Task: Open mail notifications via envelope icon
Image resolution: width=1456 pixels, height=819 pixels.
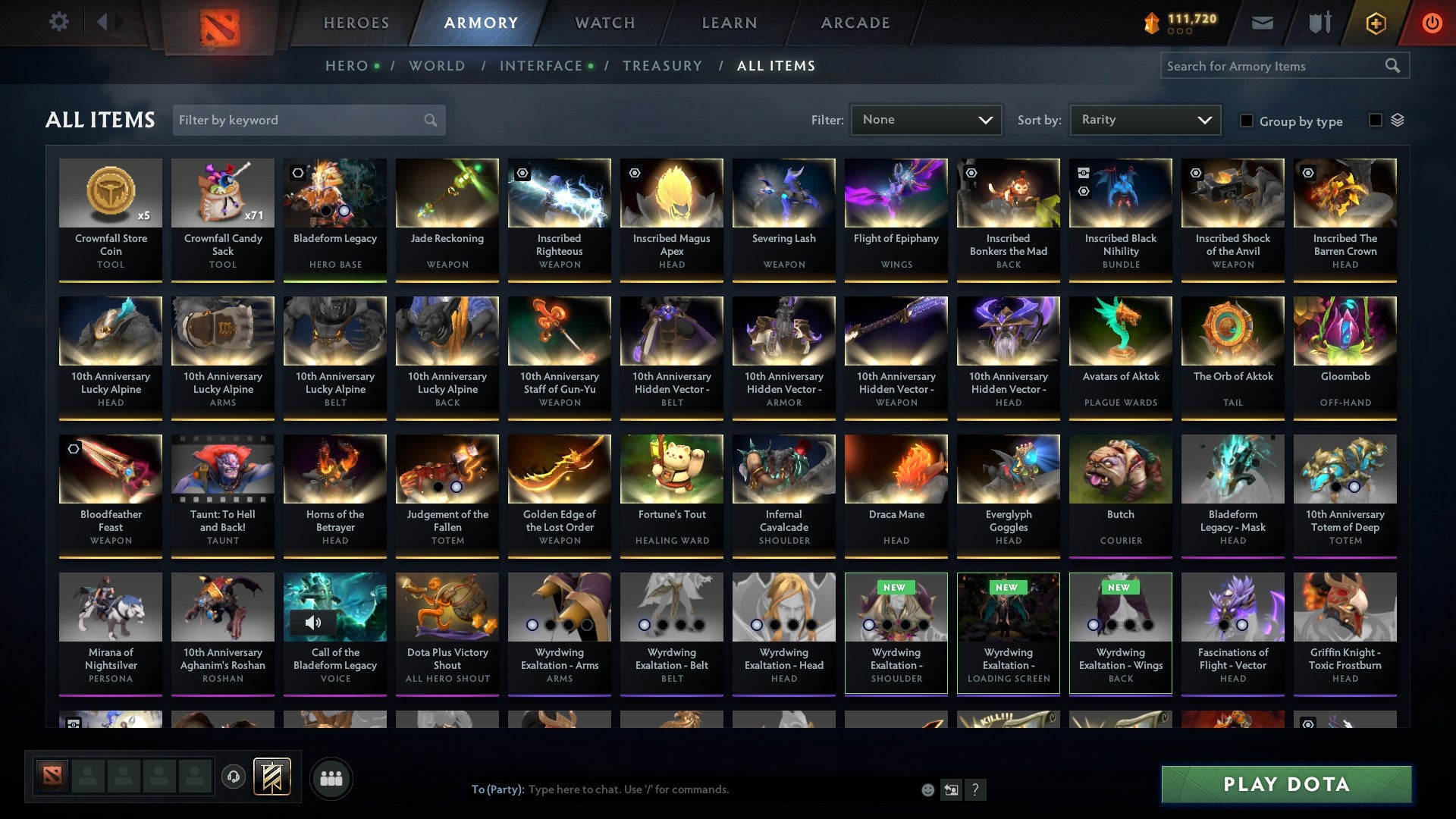Action: [x=1262, y=23]
